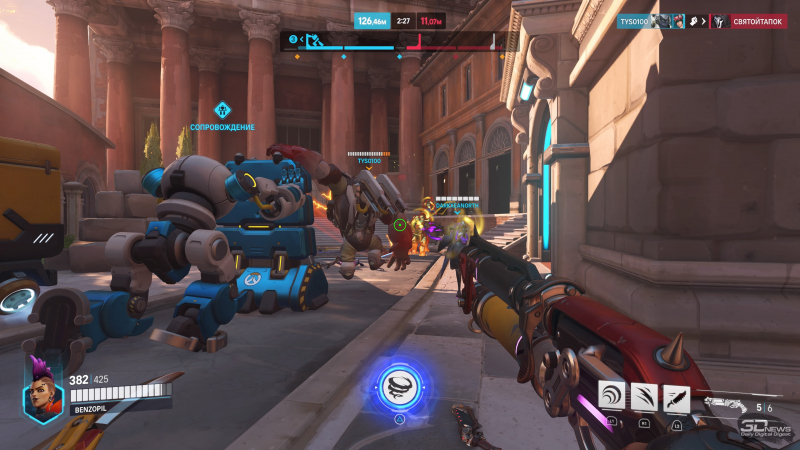This screenshot has height=450, width=800.
Task: Use the Carnage claw-slash ability
Action: (645, 395)
